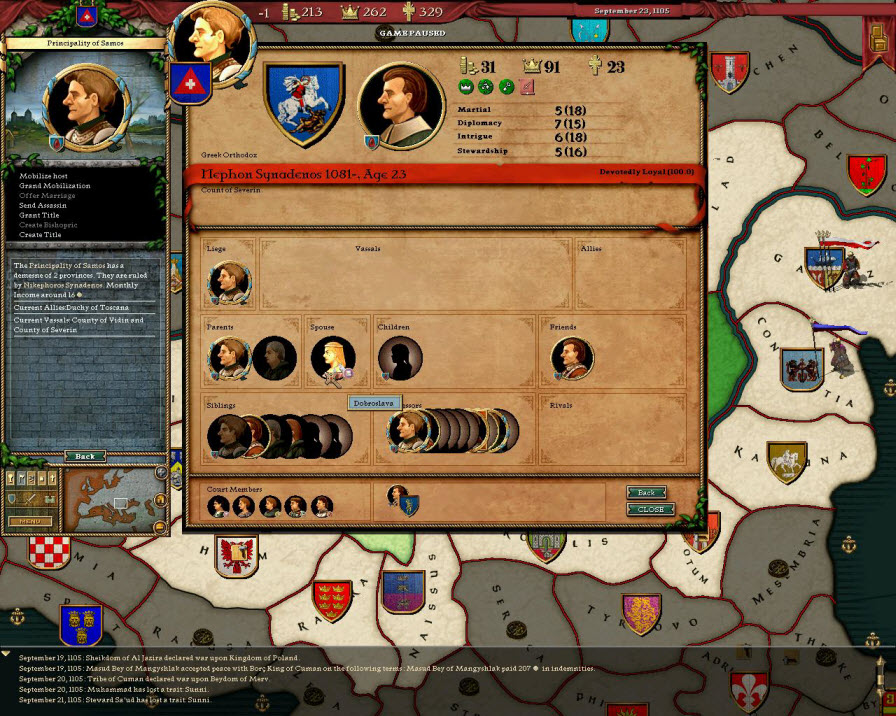Open the Liege portrait
The width and height of the screenshot is (896, 716).
point(229,281)
